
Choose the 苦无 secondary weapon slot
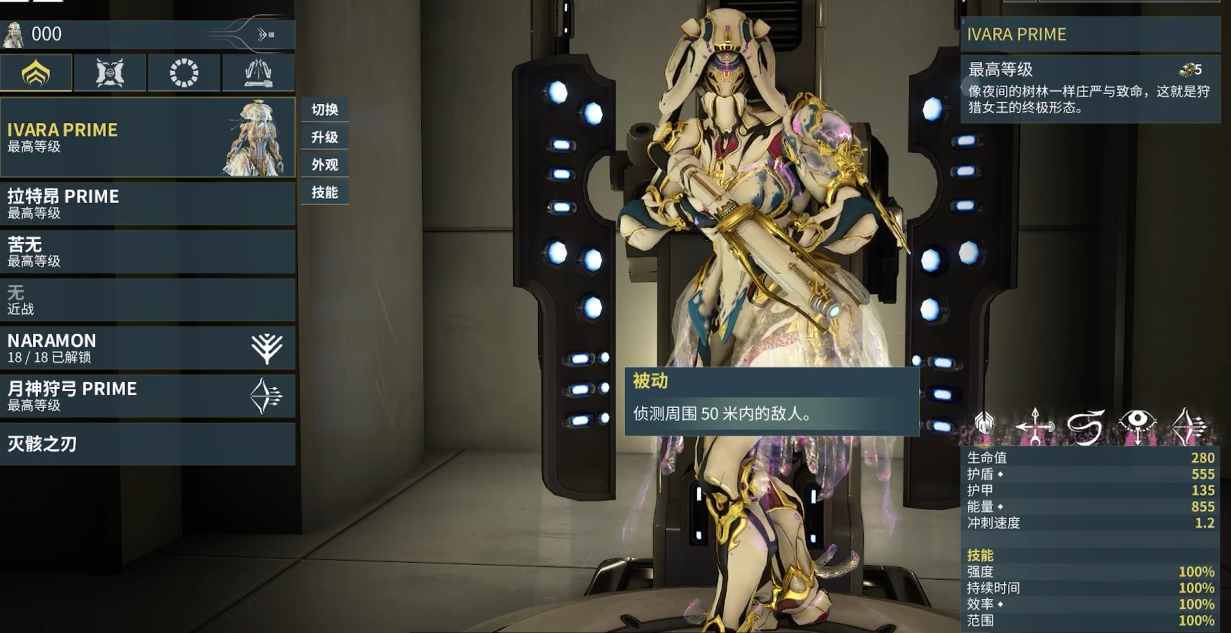coord(148,251)
